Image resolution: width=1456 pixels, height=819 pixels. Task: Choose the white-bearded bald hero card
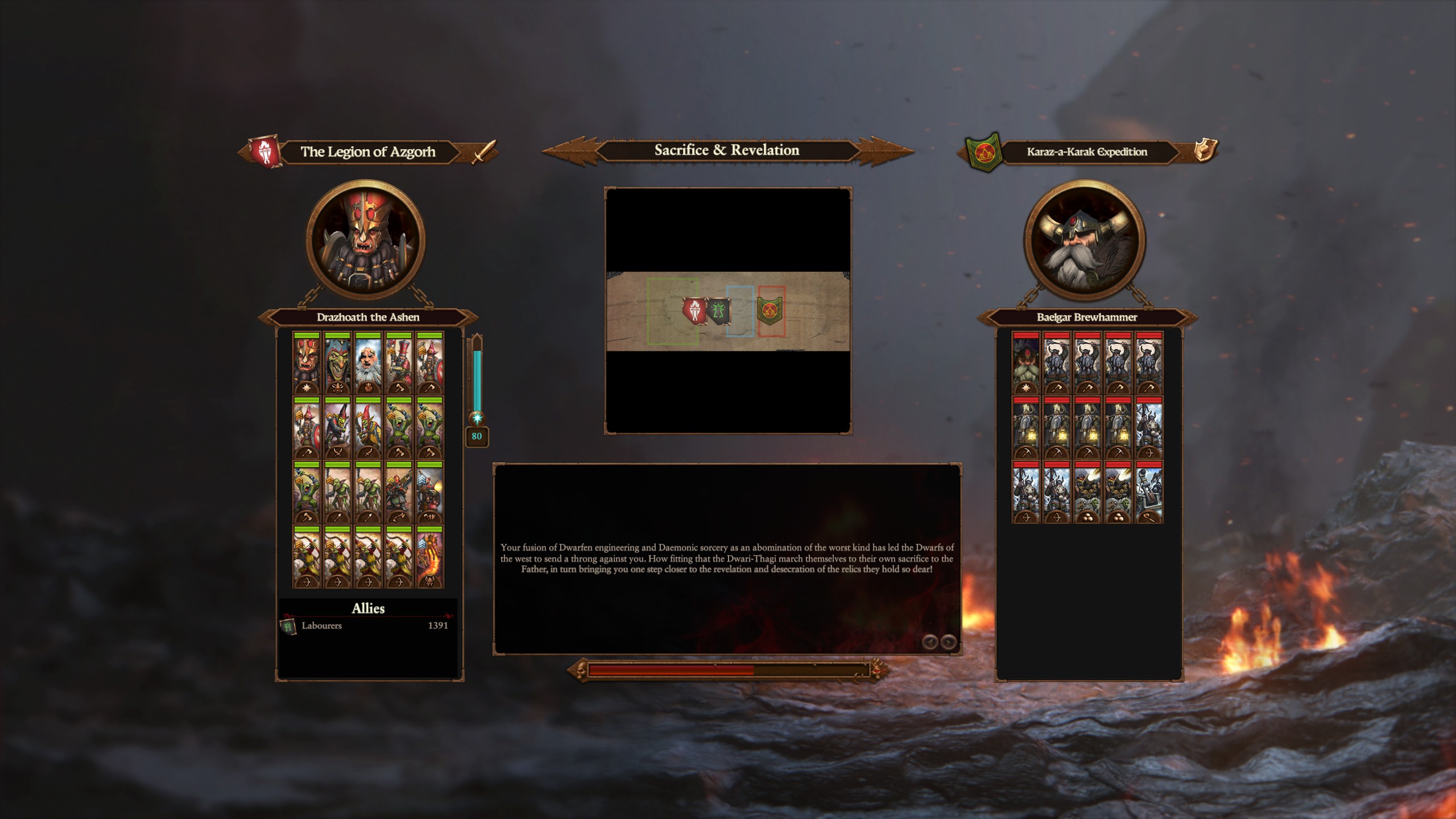click(368, 363)
